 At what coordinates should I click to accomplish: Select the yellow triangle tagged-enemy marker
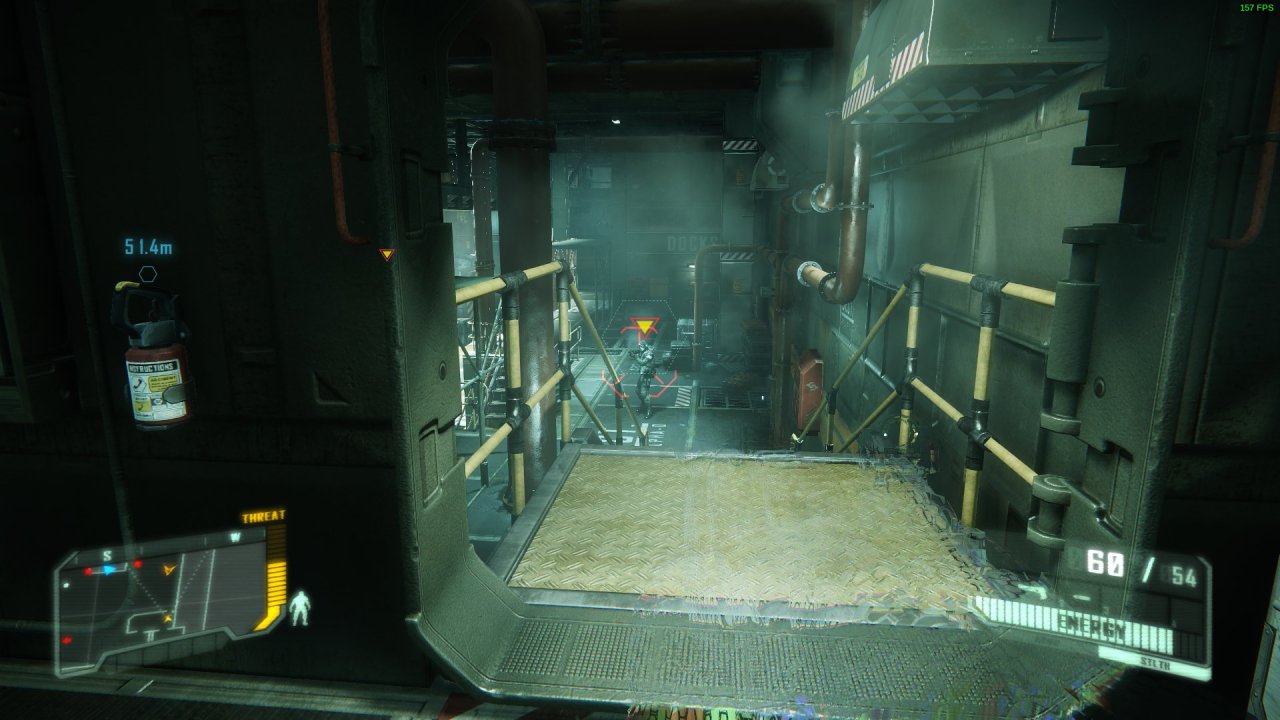tap(646, 326)
